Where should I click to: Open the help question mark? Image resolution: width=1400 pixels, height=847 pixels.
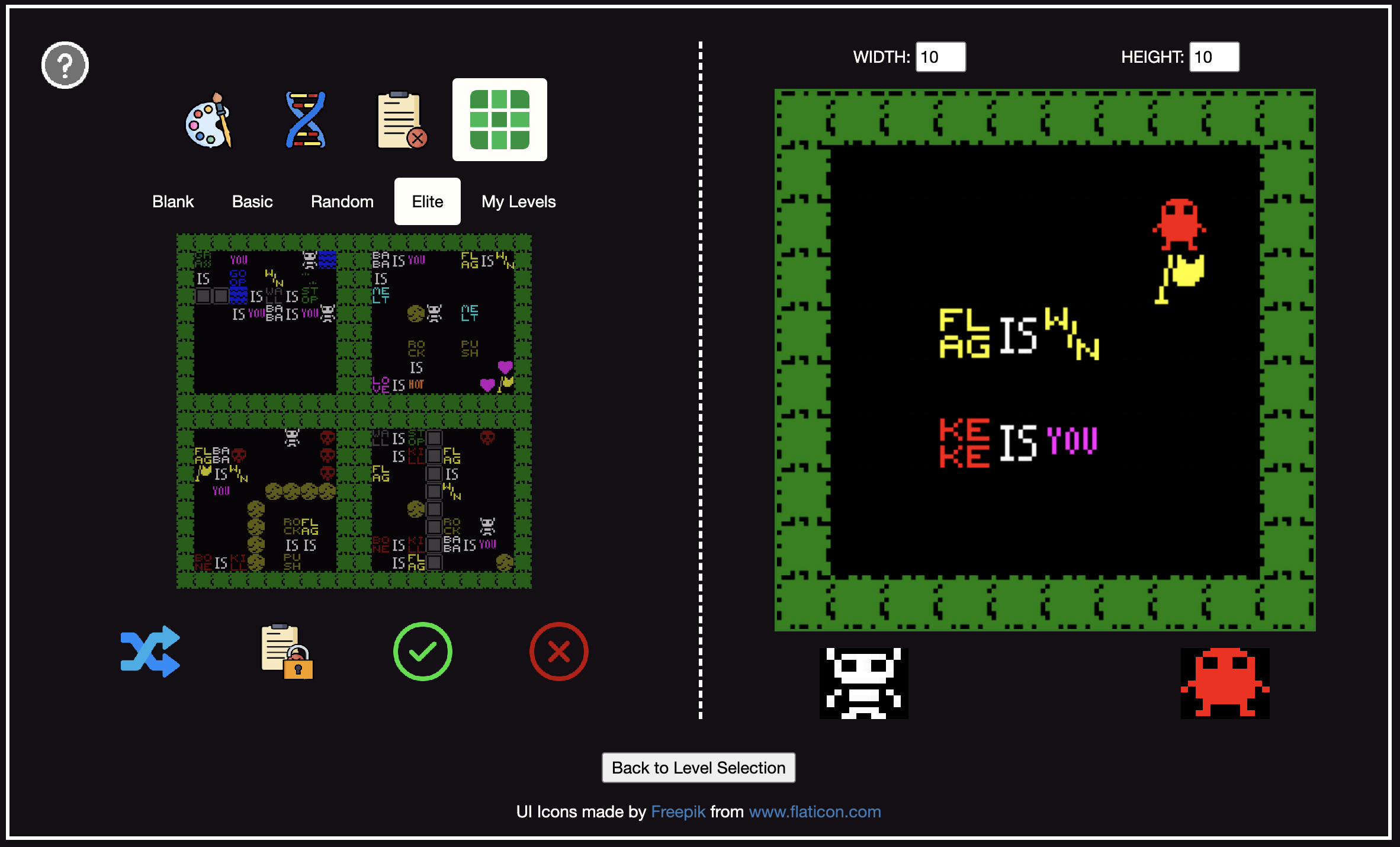65,65
